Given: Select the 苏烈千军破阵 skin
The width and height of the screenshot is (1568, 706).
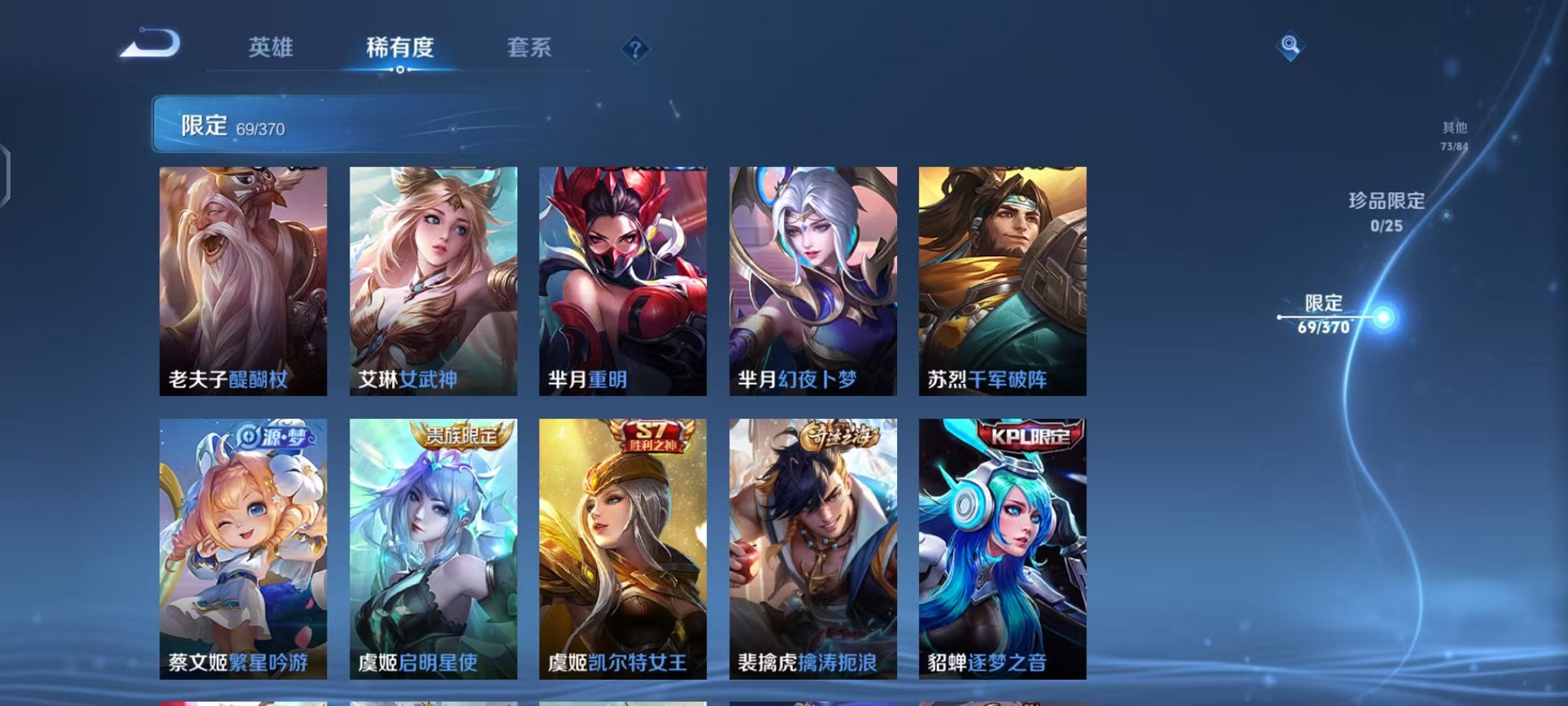Looking at the screenshot, I should click(1001, 281).
